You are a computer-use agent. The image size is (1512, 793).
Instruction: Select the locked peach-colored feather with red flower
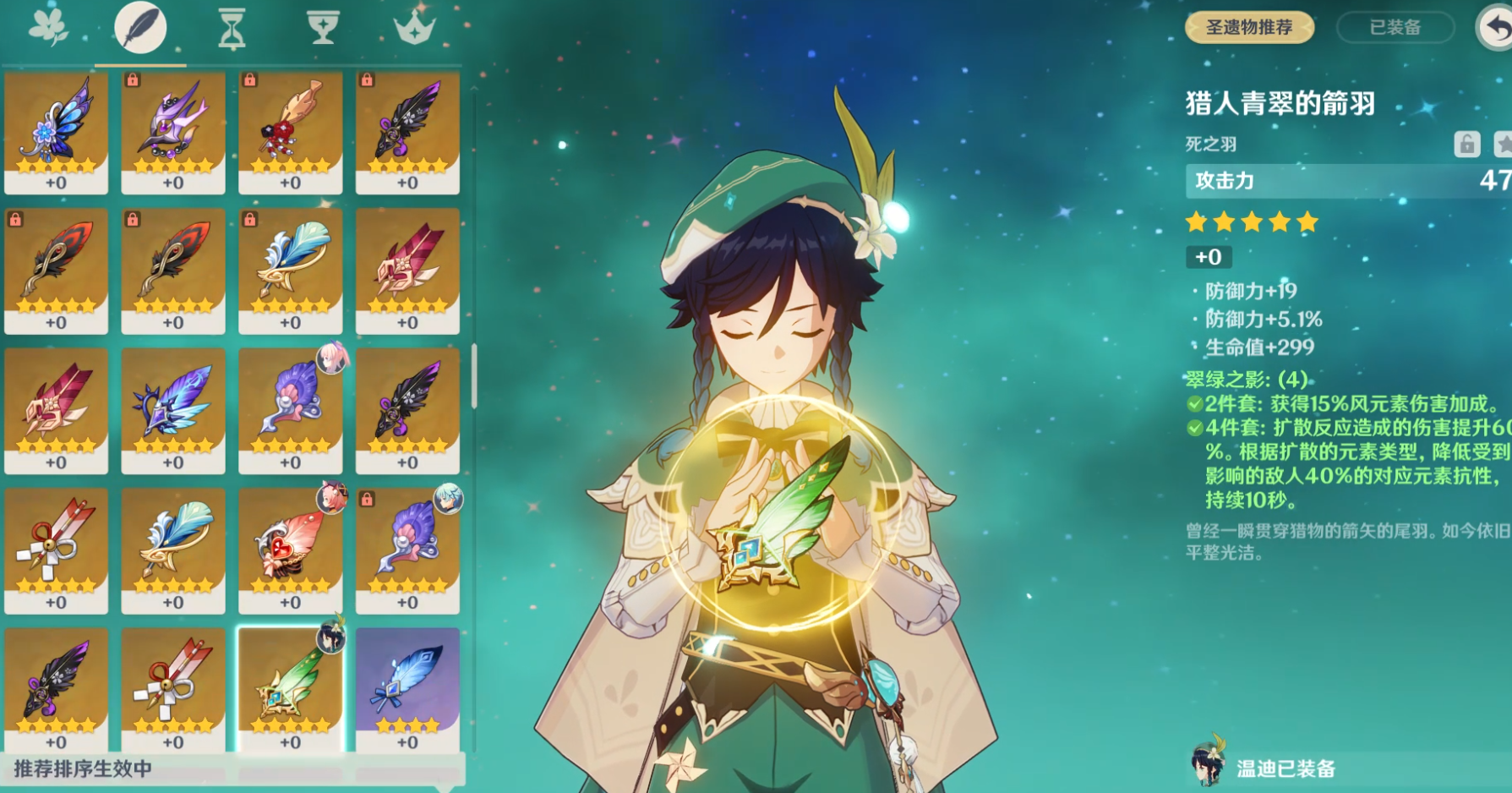(x=290, y=132)
